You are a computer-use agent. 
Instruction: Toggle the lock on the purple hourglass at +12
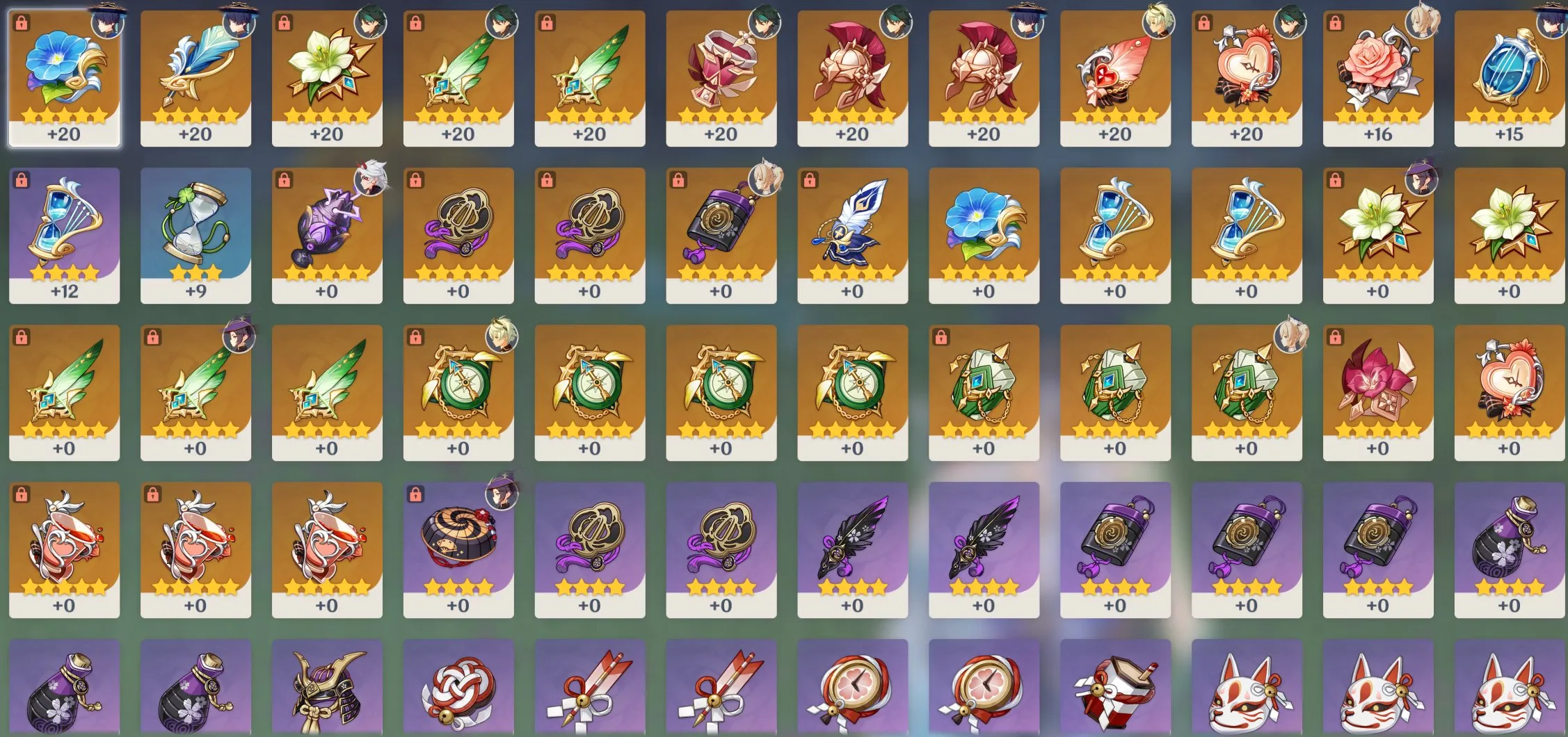[21, 181]
